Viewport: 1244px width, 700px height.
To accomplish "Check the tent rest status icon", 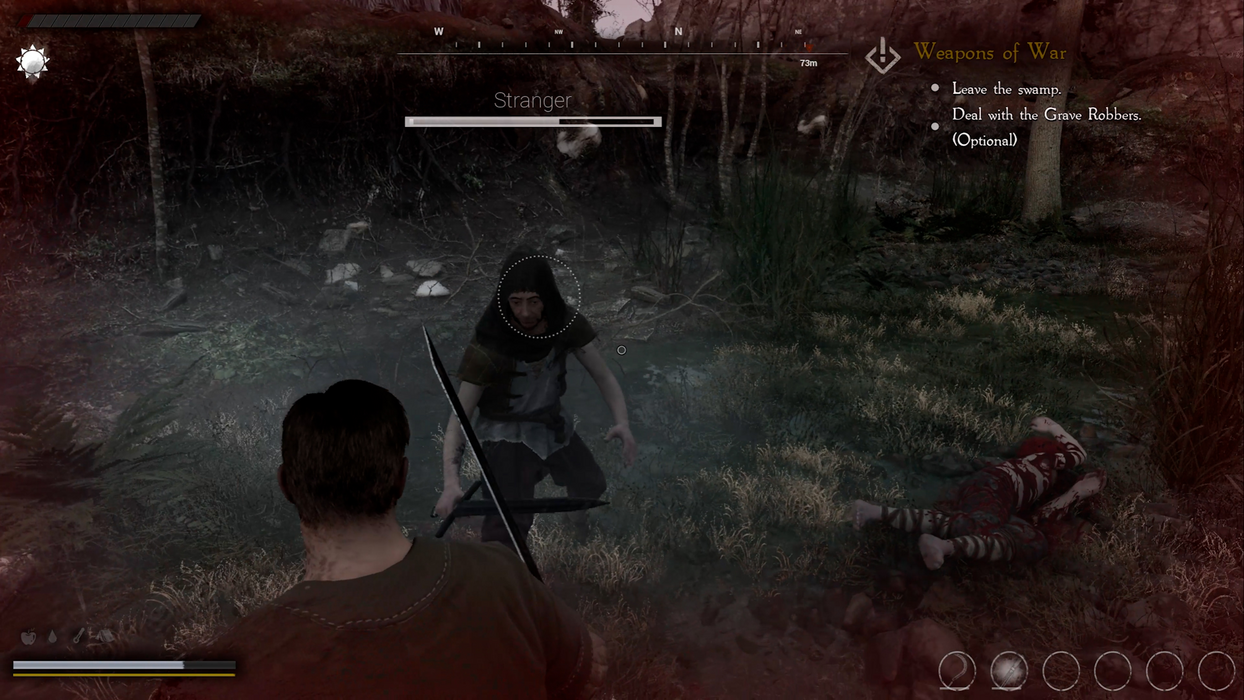I will (x=104, y=637).
